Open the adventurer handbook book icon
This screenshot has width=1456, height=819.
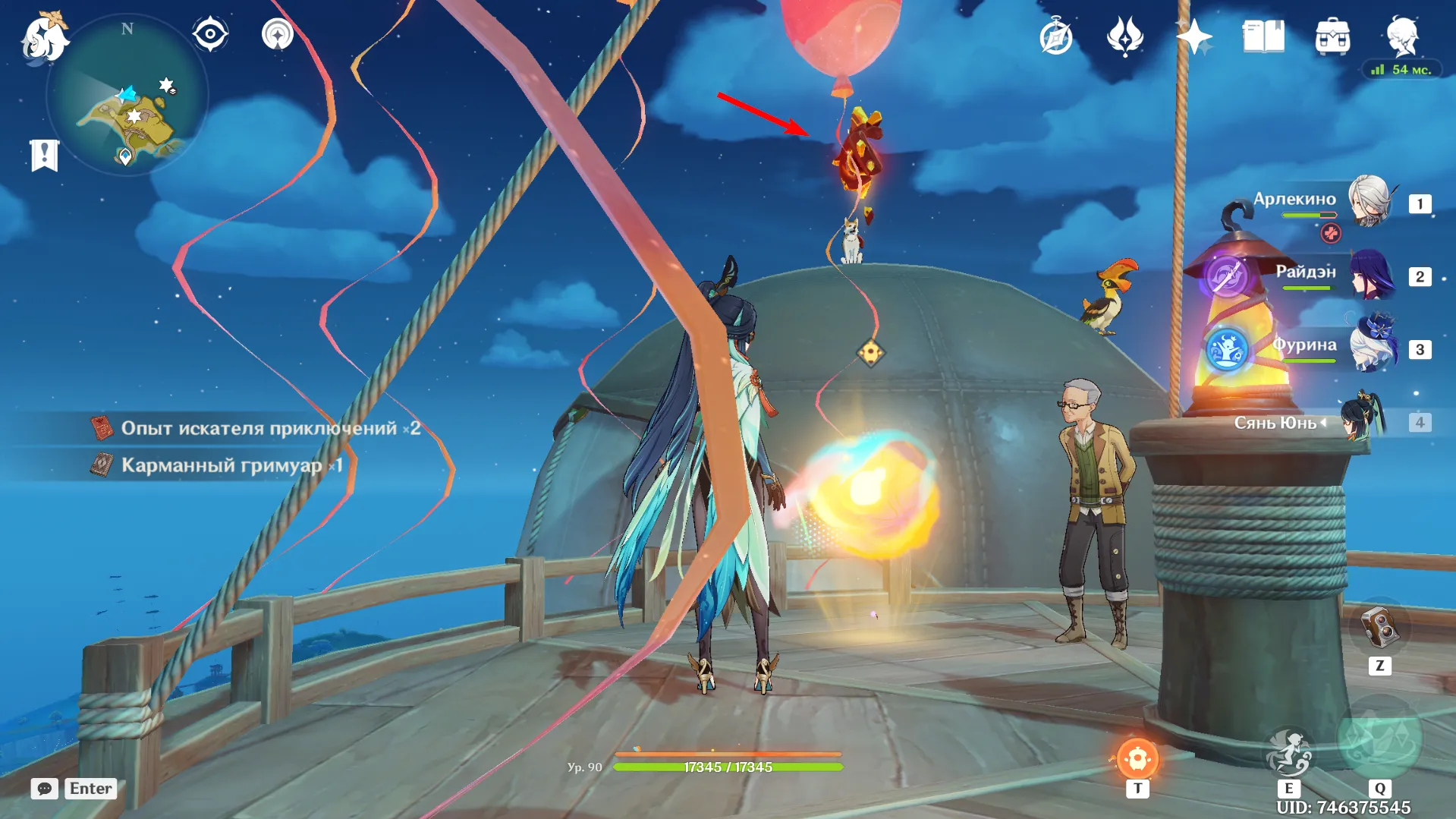(1263, 36)
